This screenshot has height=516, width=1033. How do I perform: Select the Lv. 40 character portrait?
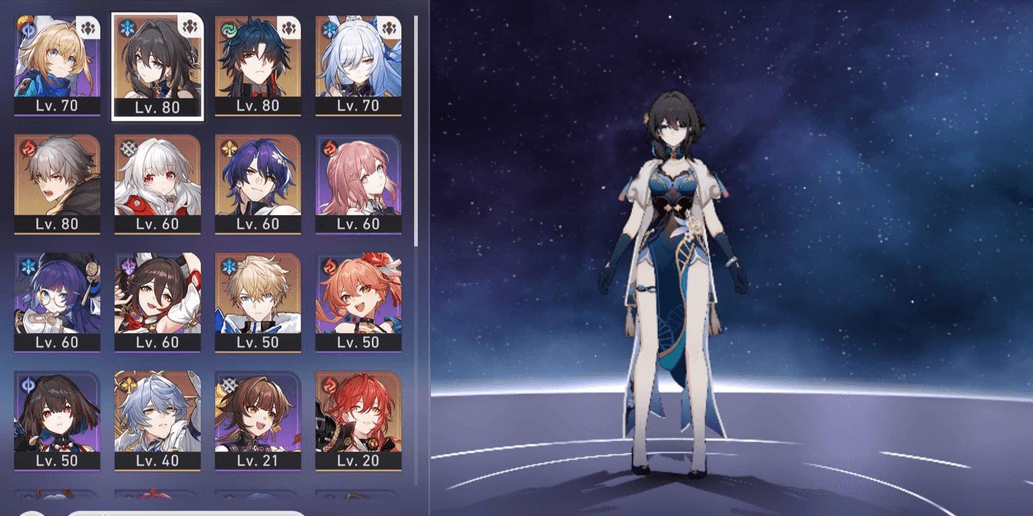point(157,413)
